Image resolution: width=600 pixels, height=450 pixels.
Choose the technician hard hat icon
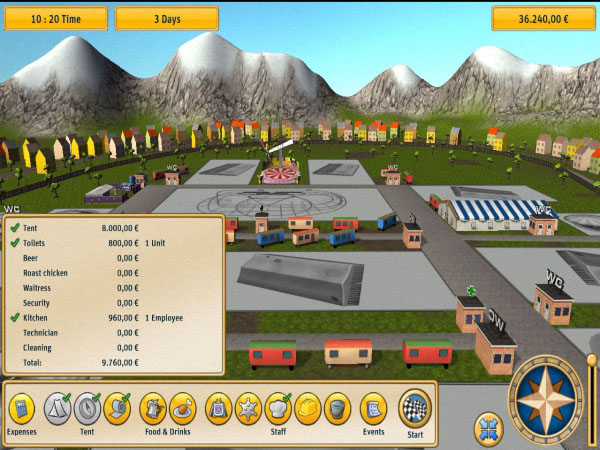point(308,407)
